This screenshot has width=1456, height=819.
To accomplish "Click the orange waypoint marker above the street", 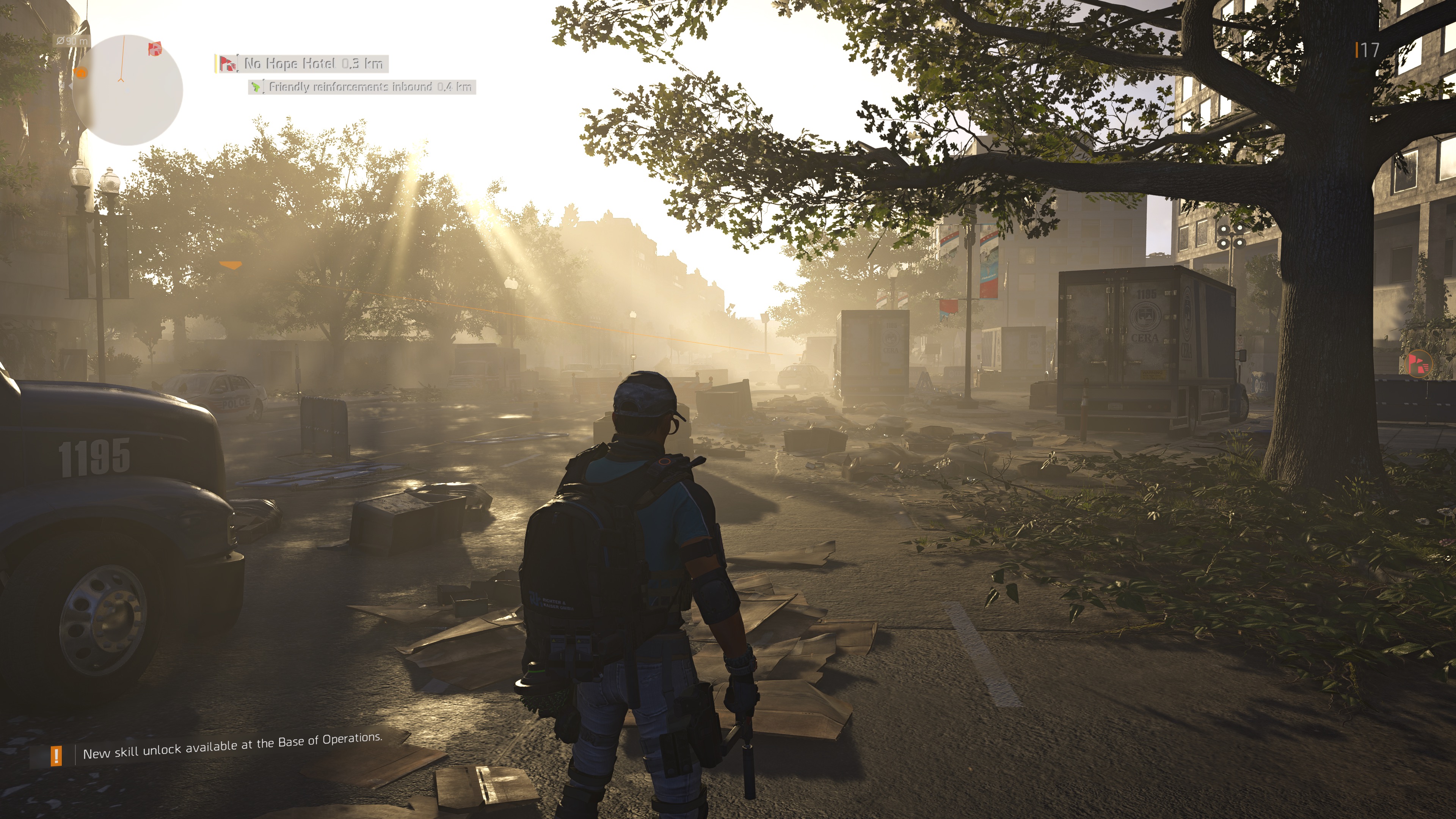I will 230,265.
